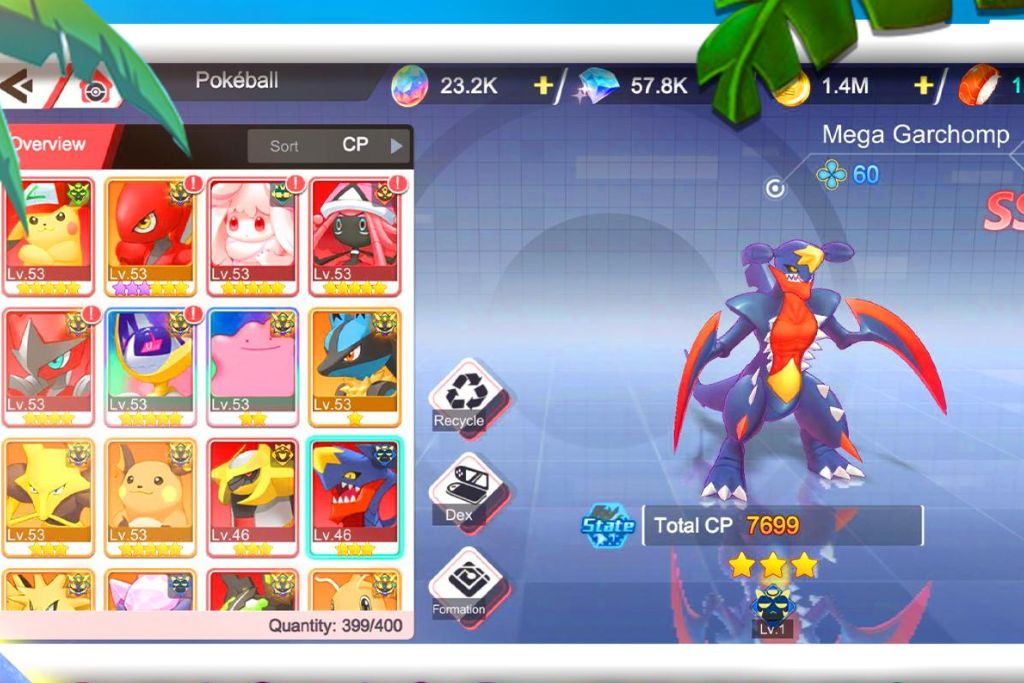The width and height of the screenshot is (1024, 683).
Task: Switch to the Overview tab
Action: pos(50,144)
